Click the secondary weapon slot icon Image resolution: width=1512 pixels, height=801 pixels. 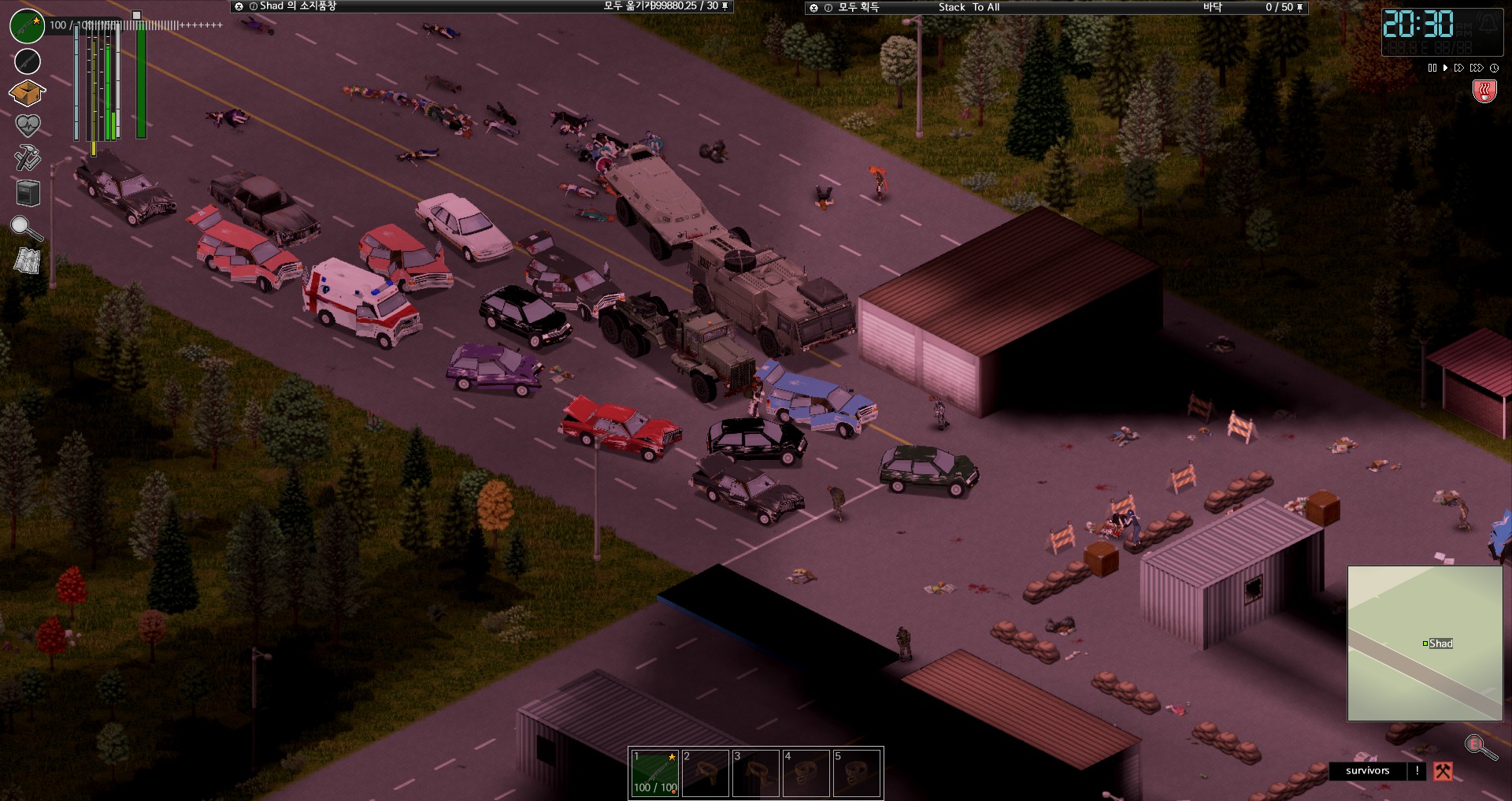coord(28,61)
